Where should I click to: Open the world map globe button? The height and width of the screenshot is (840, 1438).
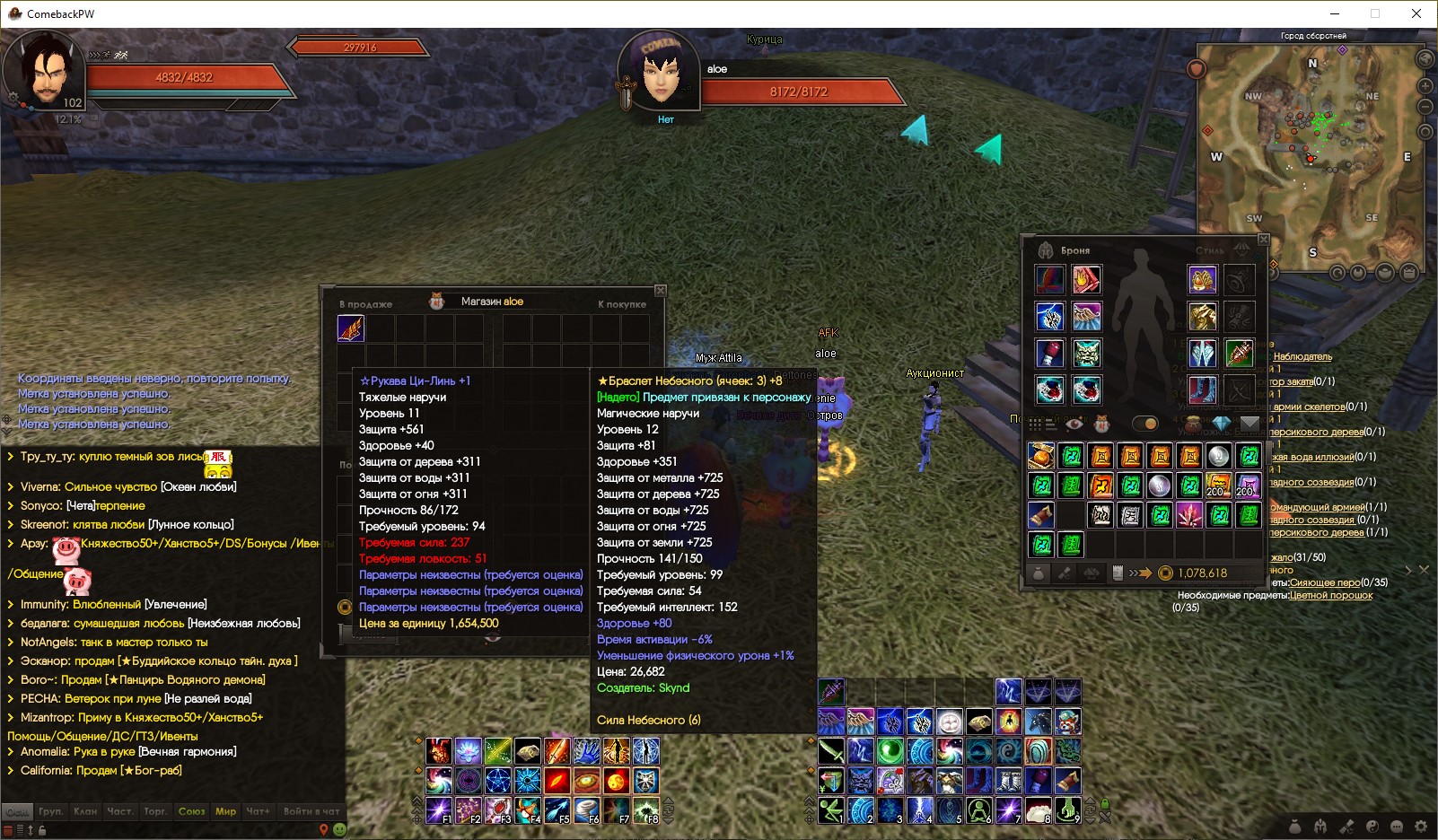click(x=1425, y=59)
